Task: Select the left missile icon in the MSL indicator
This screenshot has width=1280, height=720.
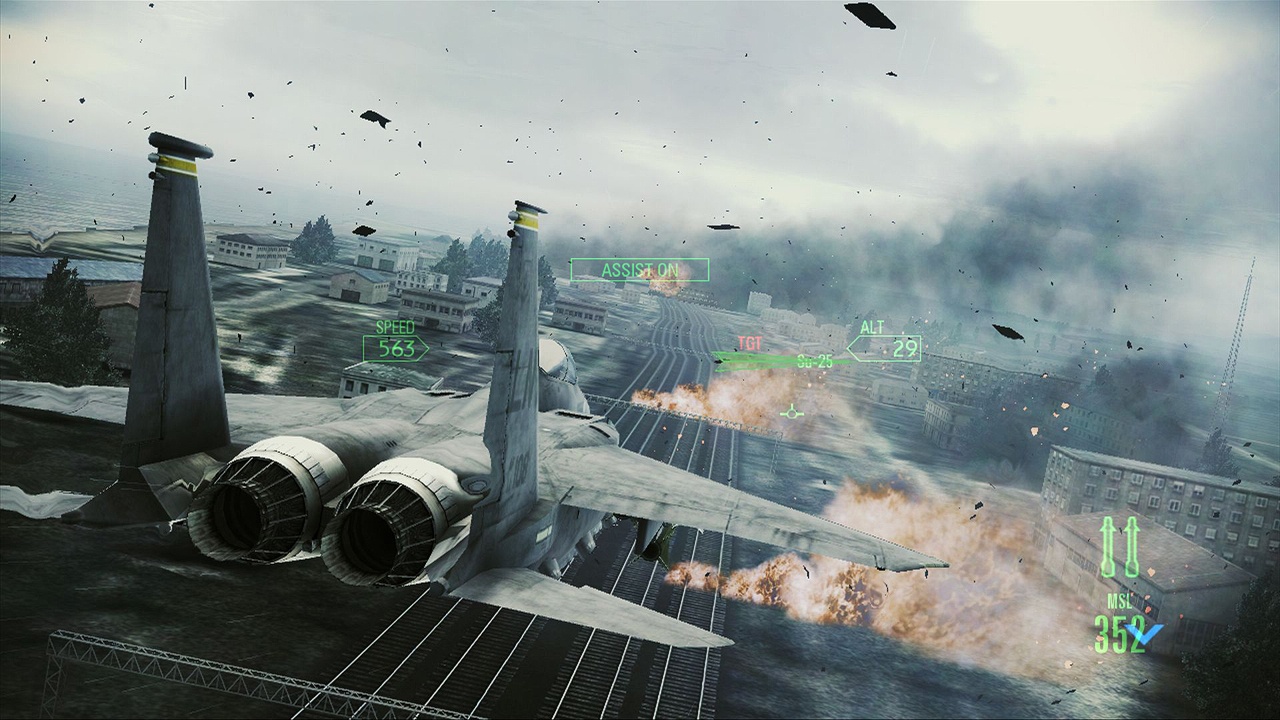Action: (1107, 545)
